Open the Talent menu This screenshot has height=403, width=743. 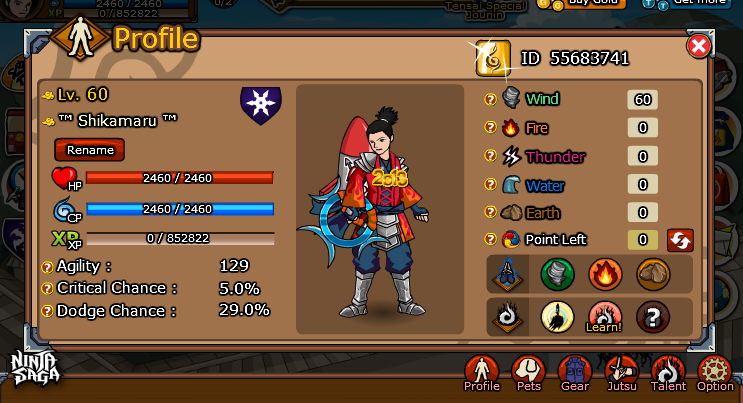[x=669, y=373]
